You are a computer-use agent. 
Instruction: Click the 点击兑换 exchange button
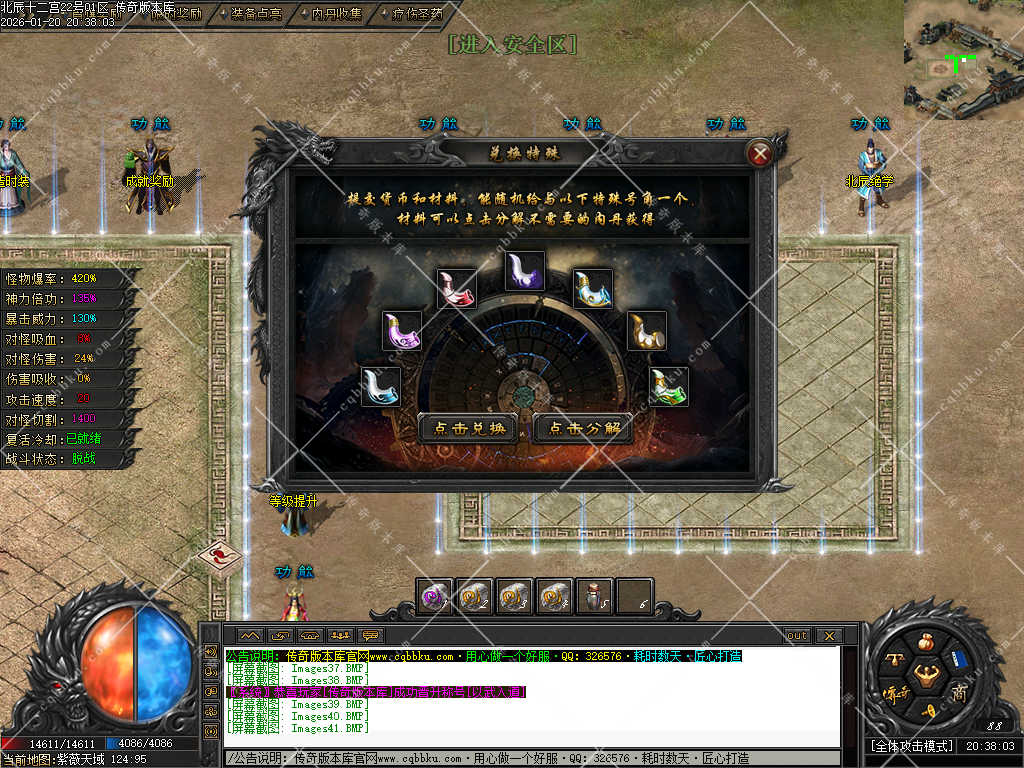point(467,429)
